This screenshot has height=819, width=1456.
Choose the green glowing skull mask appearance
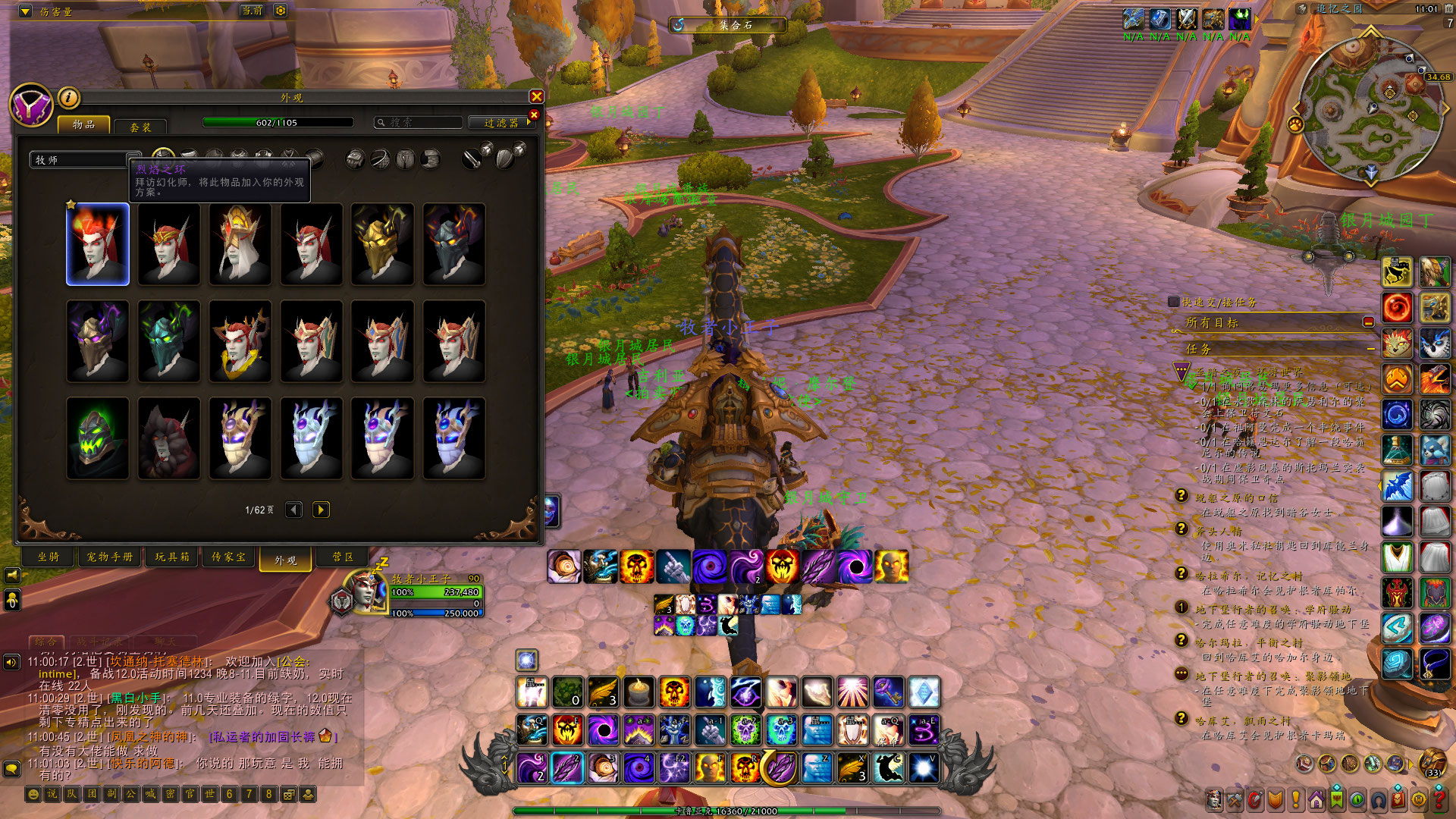point(98,438)
